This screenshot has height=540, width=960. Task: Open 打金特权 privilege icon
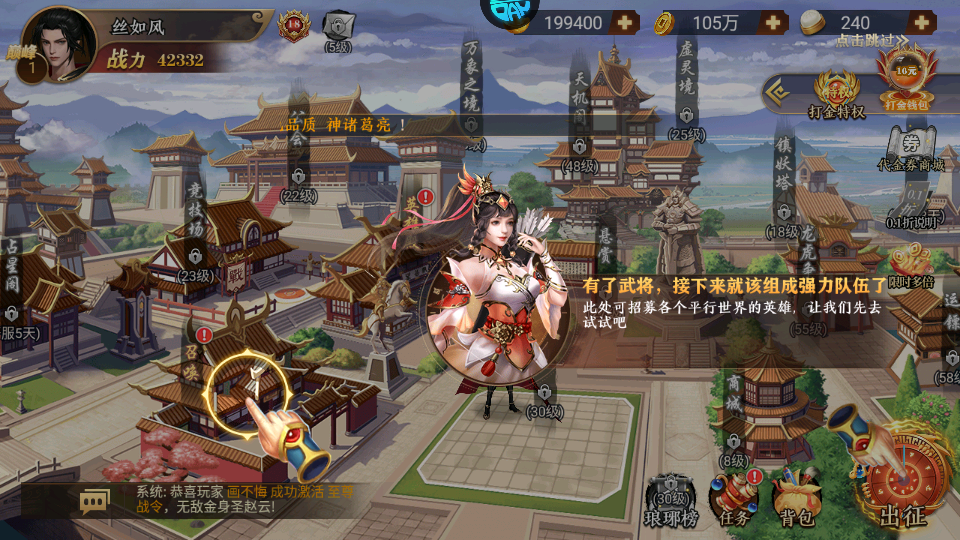(x=836, y=93)
